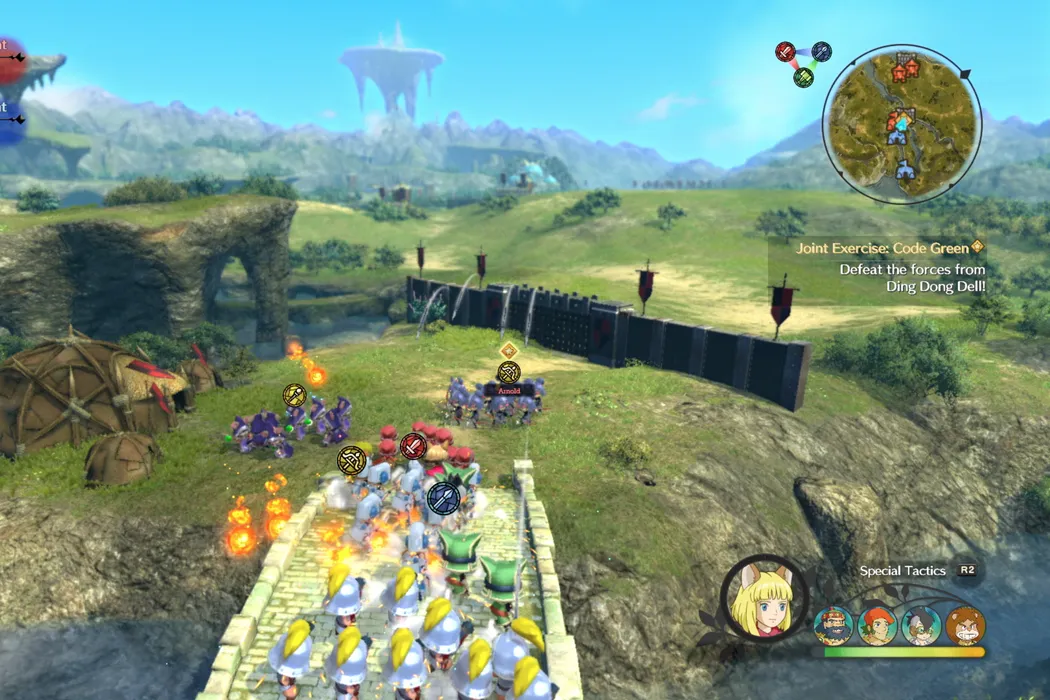
Task: Pick the grey-haired goggles commander portrait
Action: 921,626
